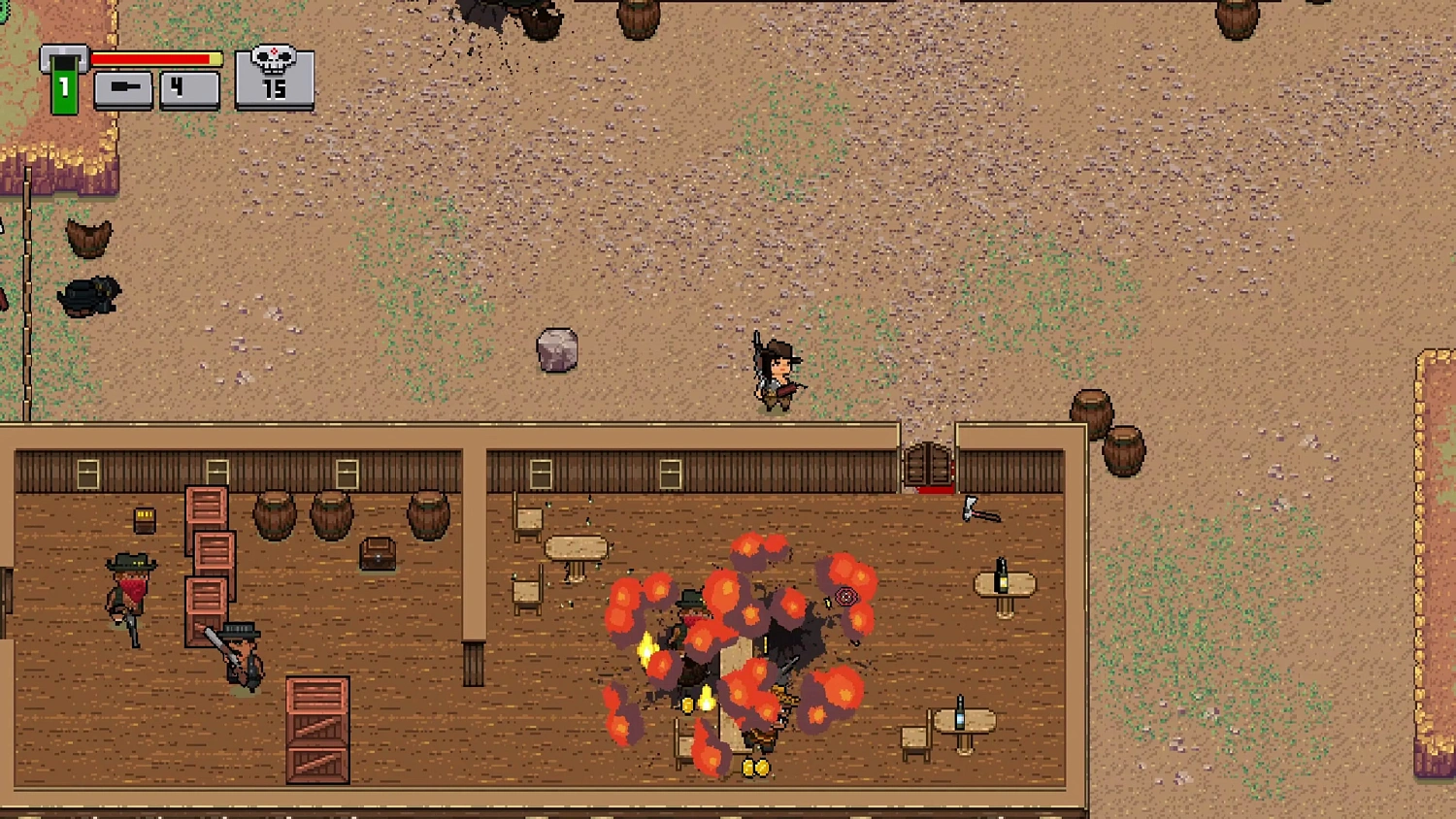Click the large crate at the saloon's bottom

click(315, 730)
